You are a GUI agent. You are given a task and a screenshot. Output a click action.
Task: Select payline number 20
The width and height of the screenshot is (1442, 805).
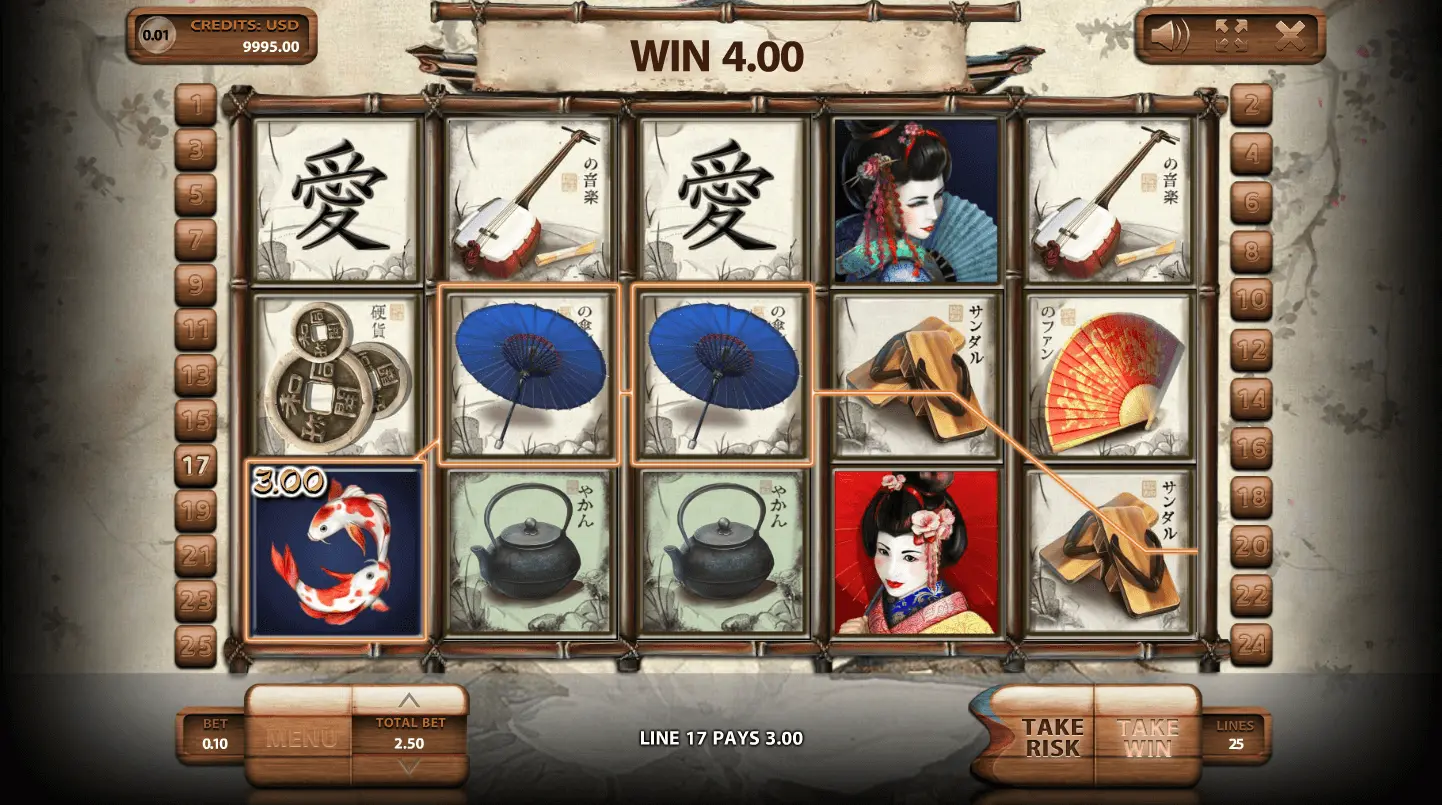(1251, 546)
